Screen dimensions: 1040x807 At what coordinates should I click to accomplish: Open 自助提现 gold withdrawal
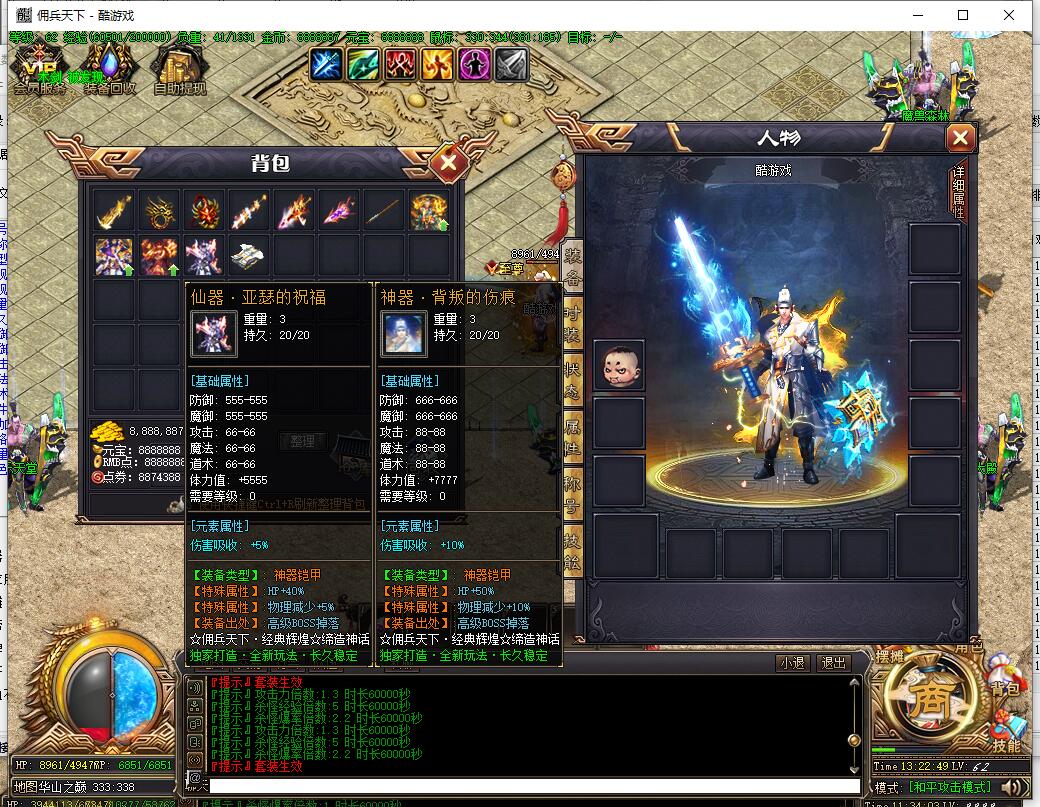click(180, 68)
